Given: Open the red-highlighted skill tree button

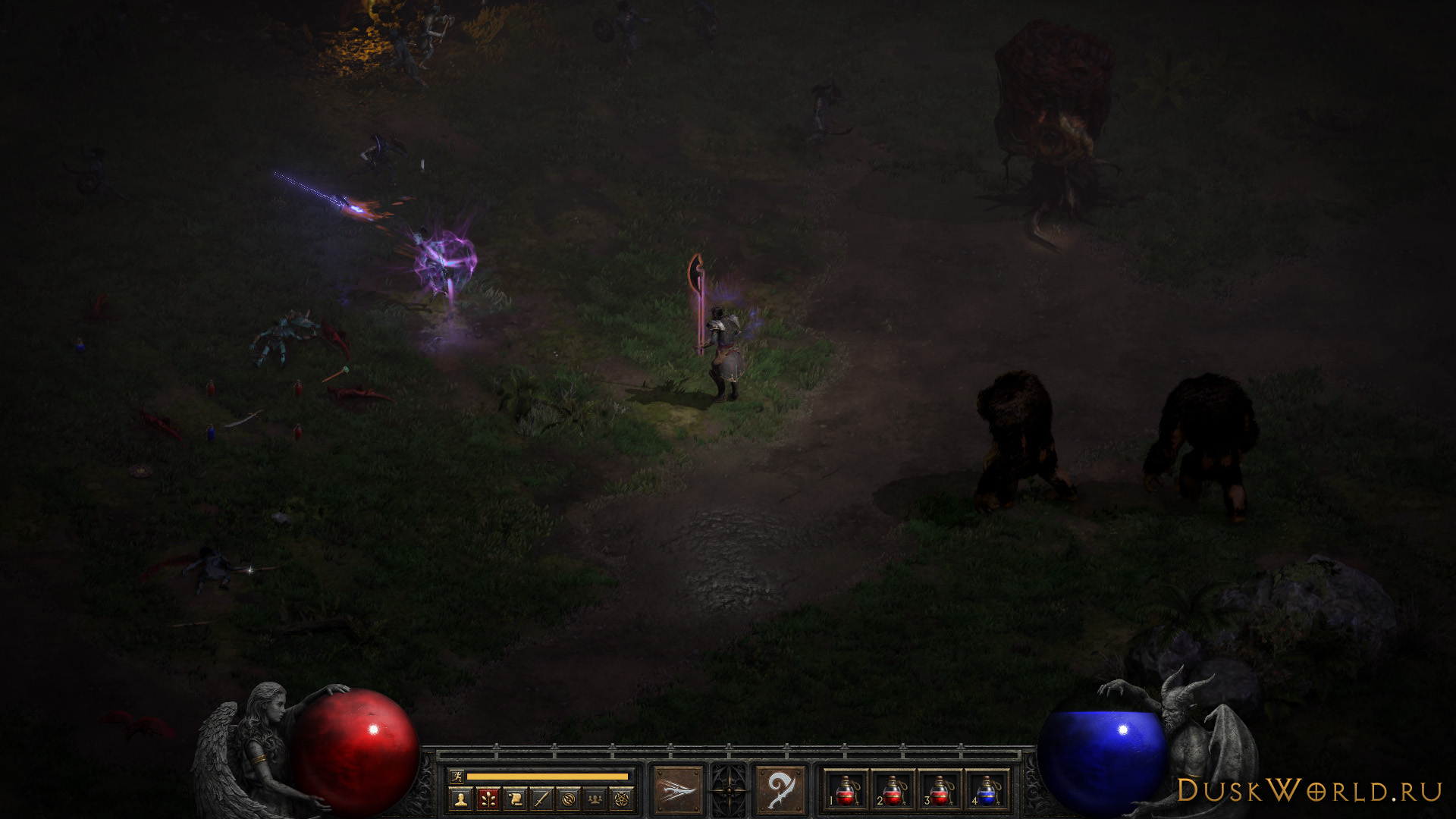Looking at the screenshot, I should coord(488,799).
